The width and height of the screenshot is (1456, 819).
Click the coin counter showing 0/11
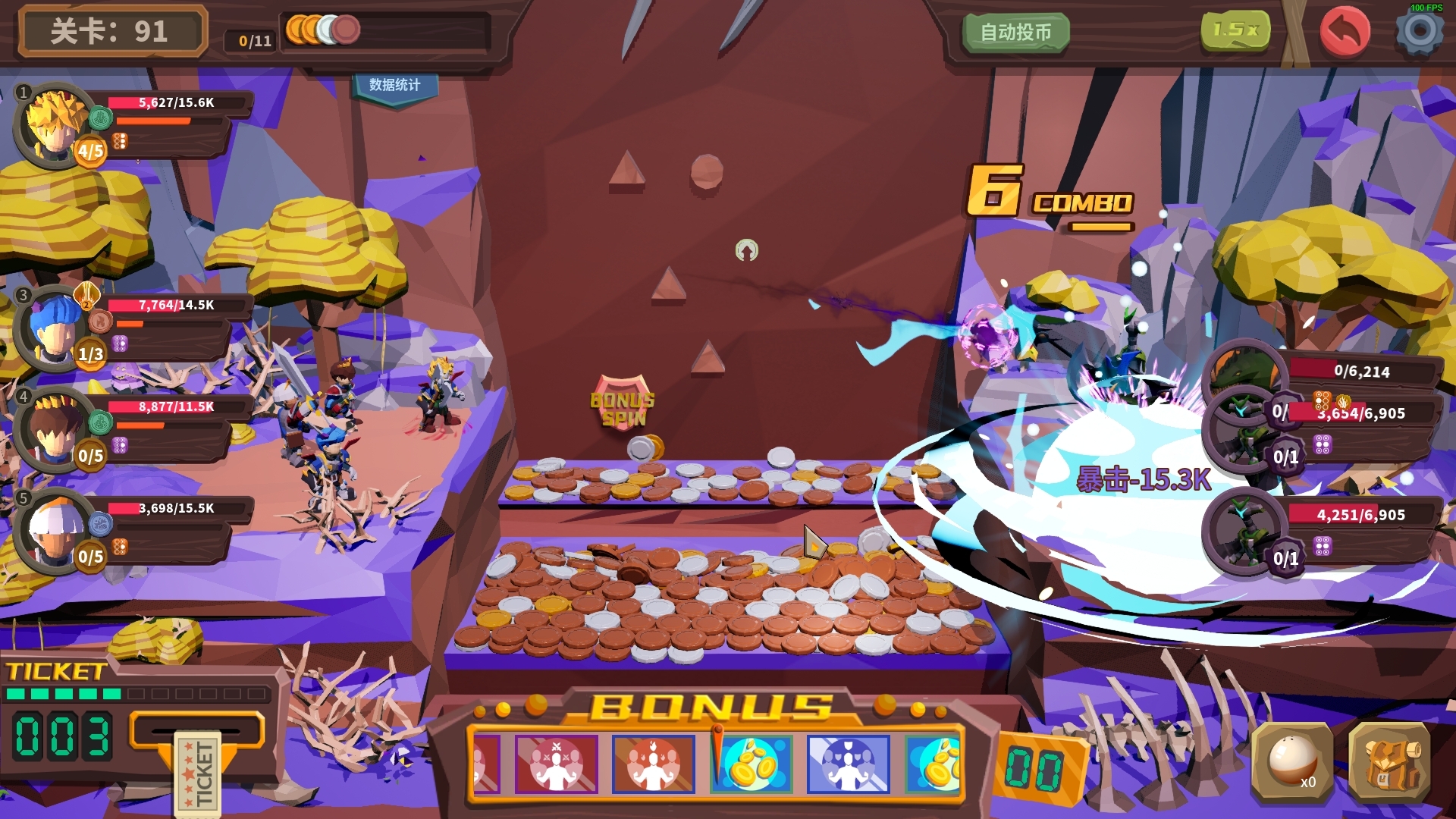click(x=253, y=41)
